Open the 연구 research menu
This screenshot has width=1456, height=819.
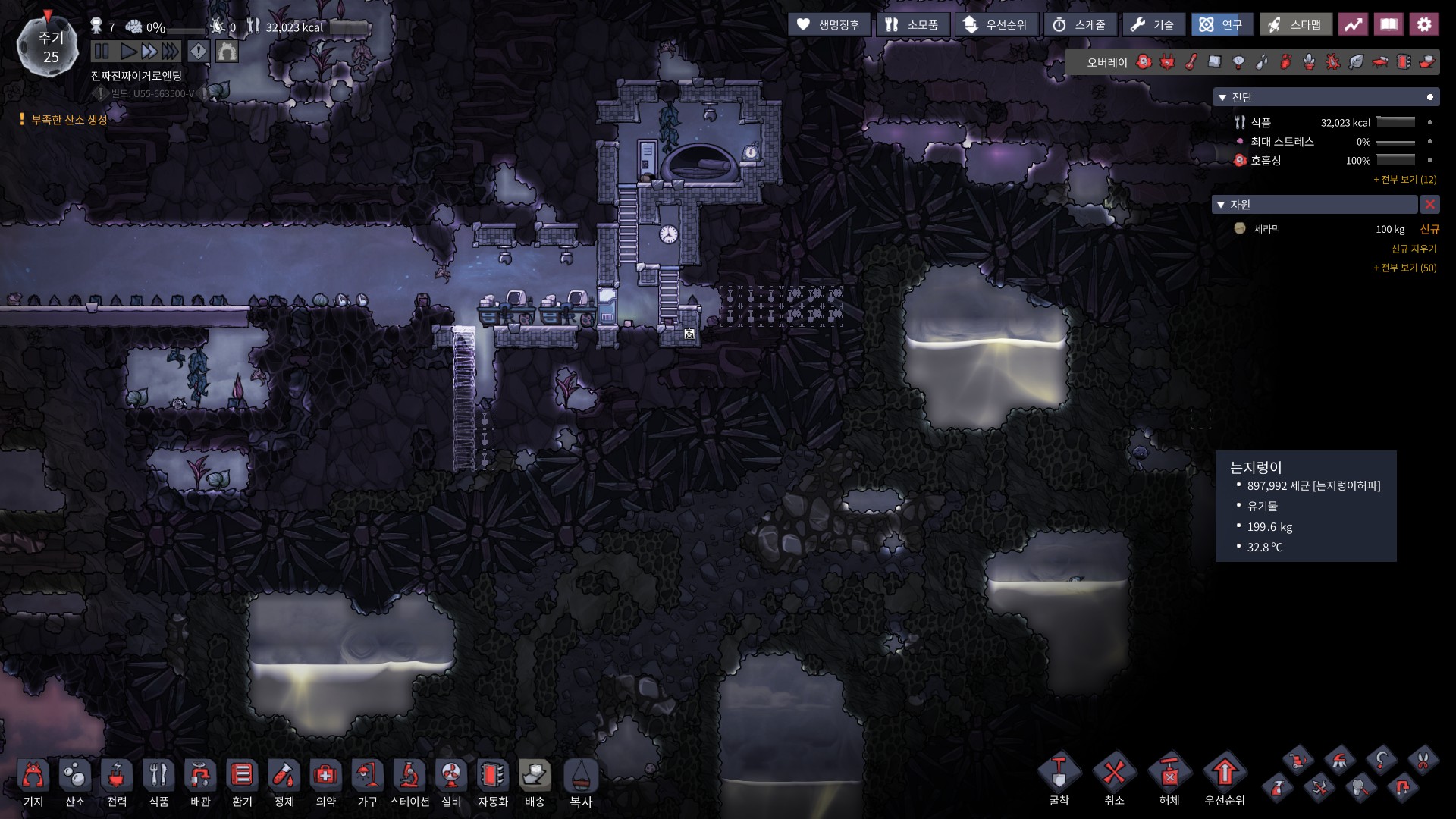pyautogui.click(x=1222, y=25)
